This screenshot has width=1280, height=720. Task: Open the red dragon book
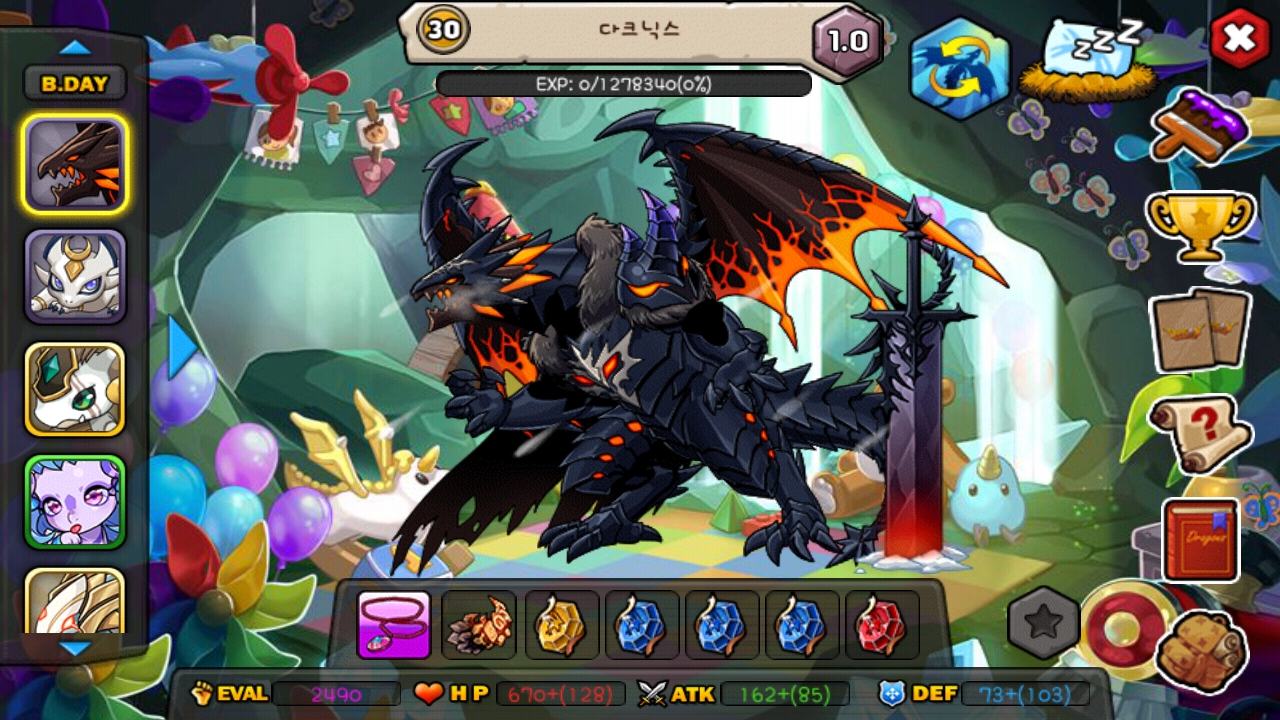(1200, 540)
